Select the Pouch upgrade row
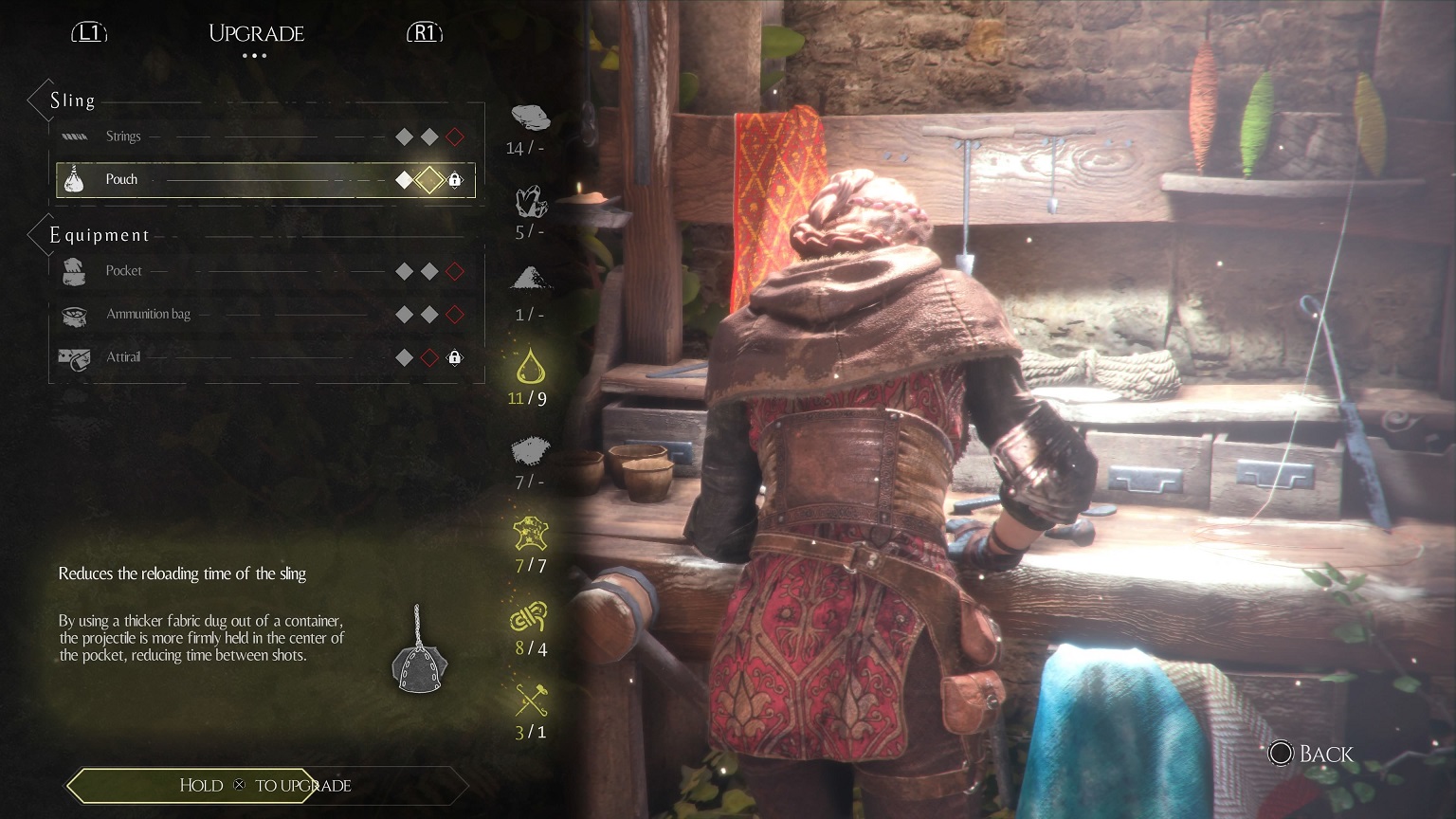The height and width of the screenshot is (819, 1456). click(264, 179)
